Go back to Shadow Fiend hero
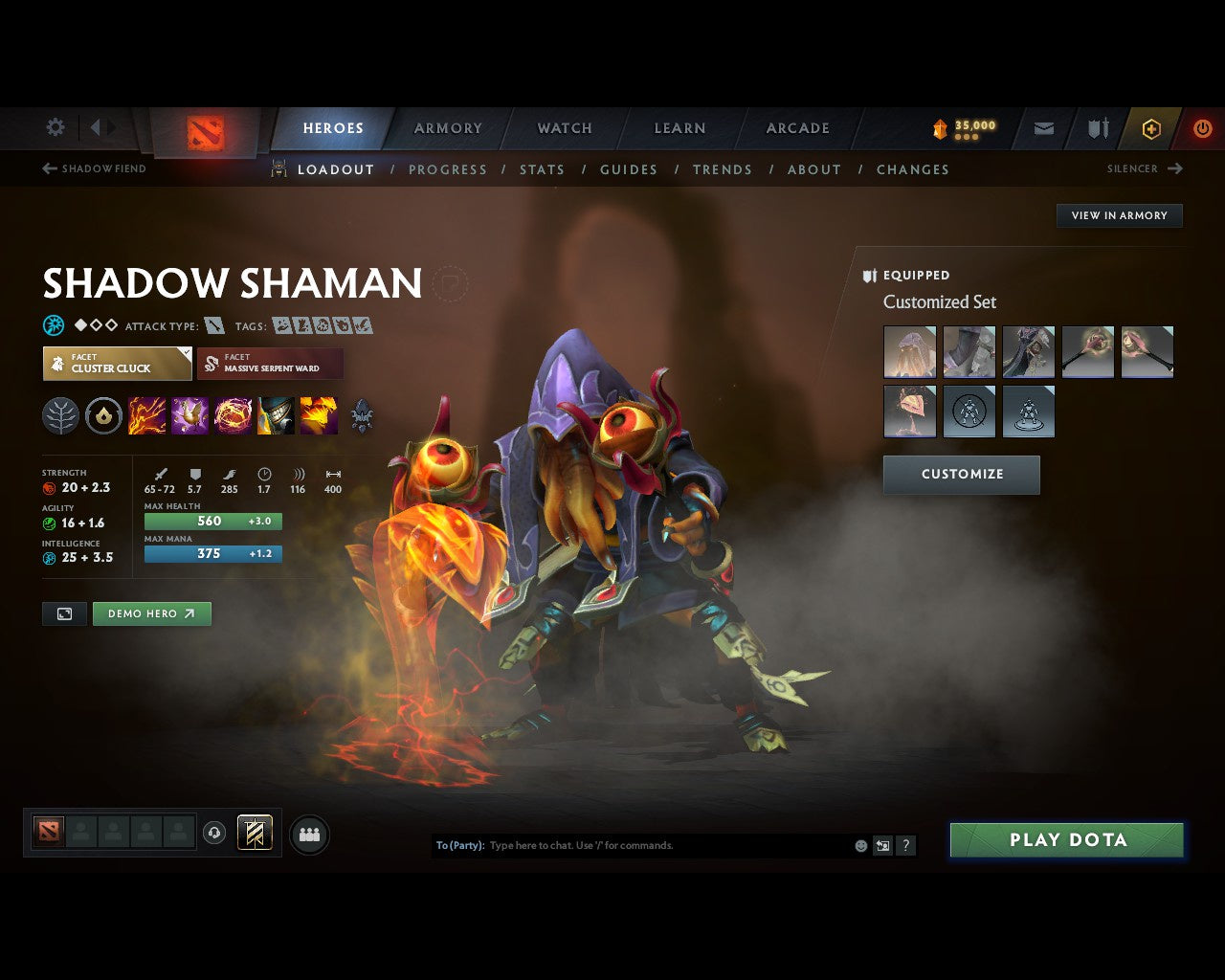The image size is (1225, 980). 93,168
